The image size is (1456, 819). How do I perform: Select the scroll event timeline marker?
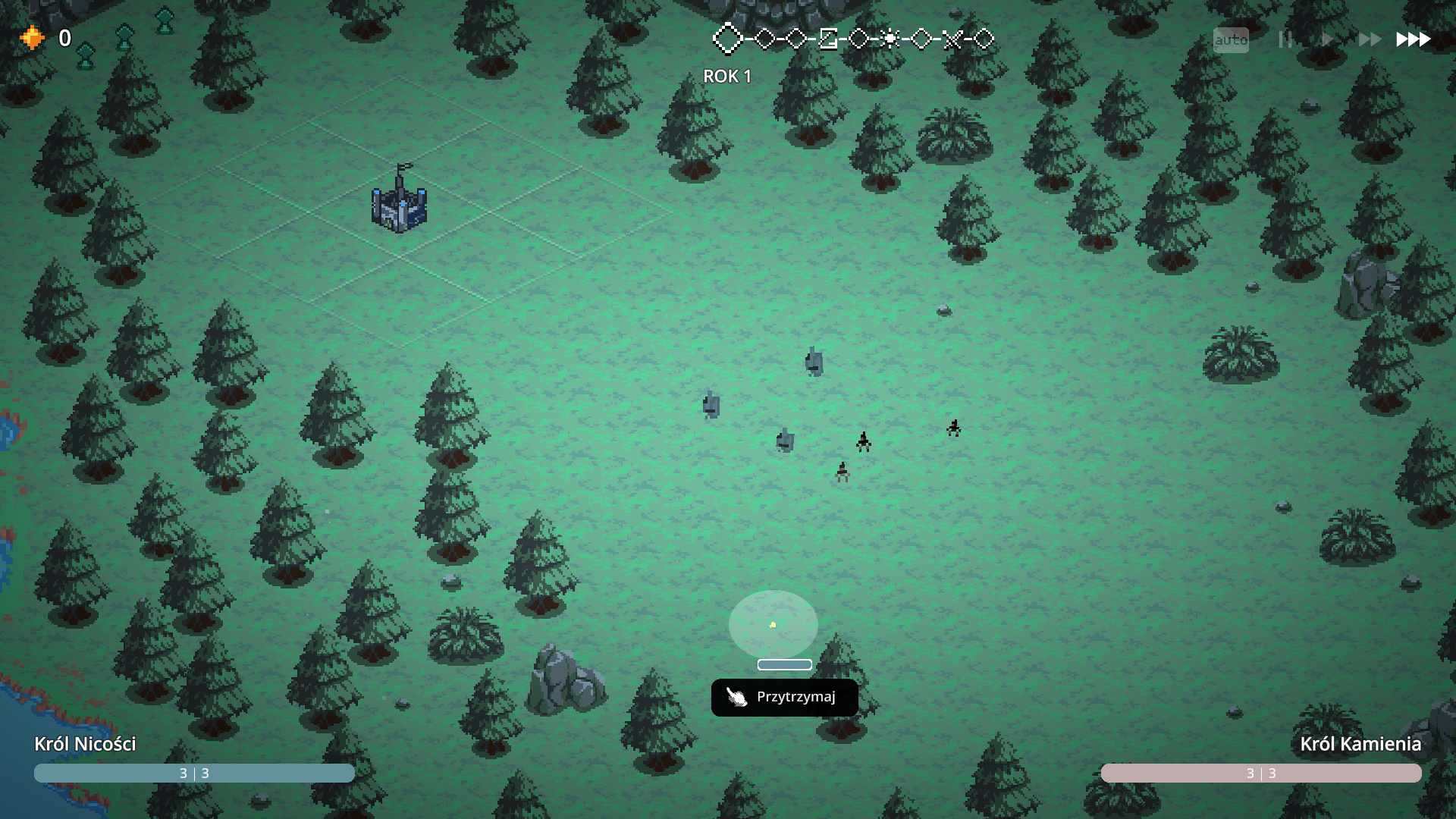[x=828, y=39]
